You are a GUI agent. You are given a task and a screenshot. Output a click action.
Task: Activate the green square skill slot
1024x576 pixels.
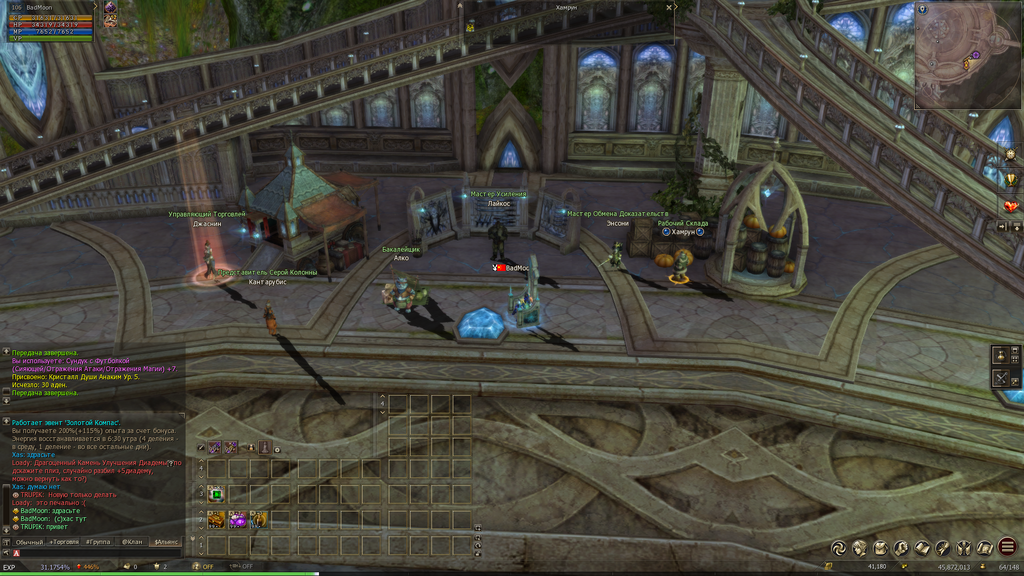coord(216,493)
